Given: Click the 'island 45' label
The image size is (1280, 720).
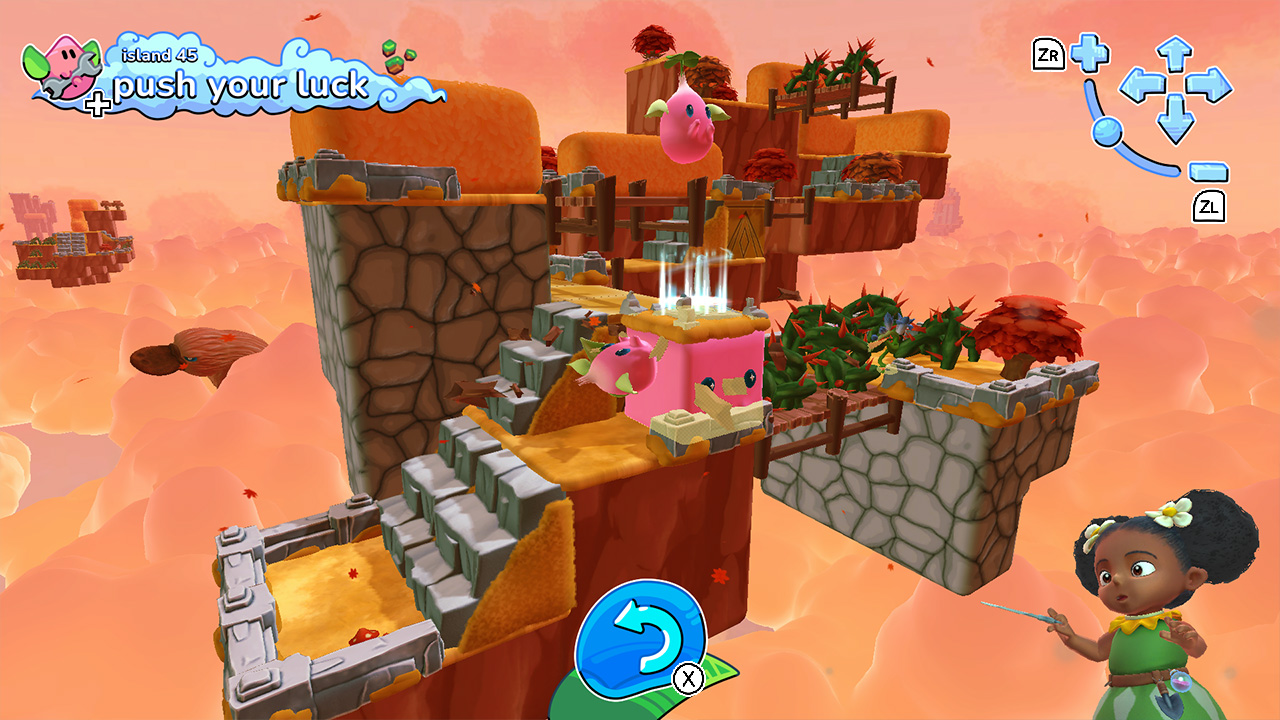Looking at the screenshot, I should coord(158,55).
